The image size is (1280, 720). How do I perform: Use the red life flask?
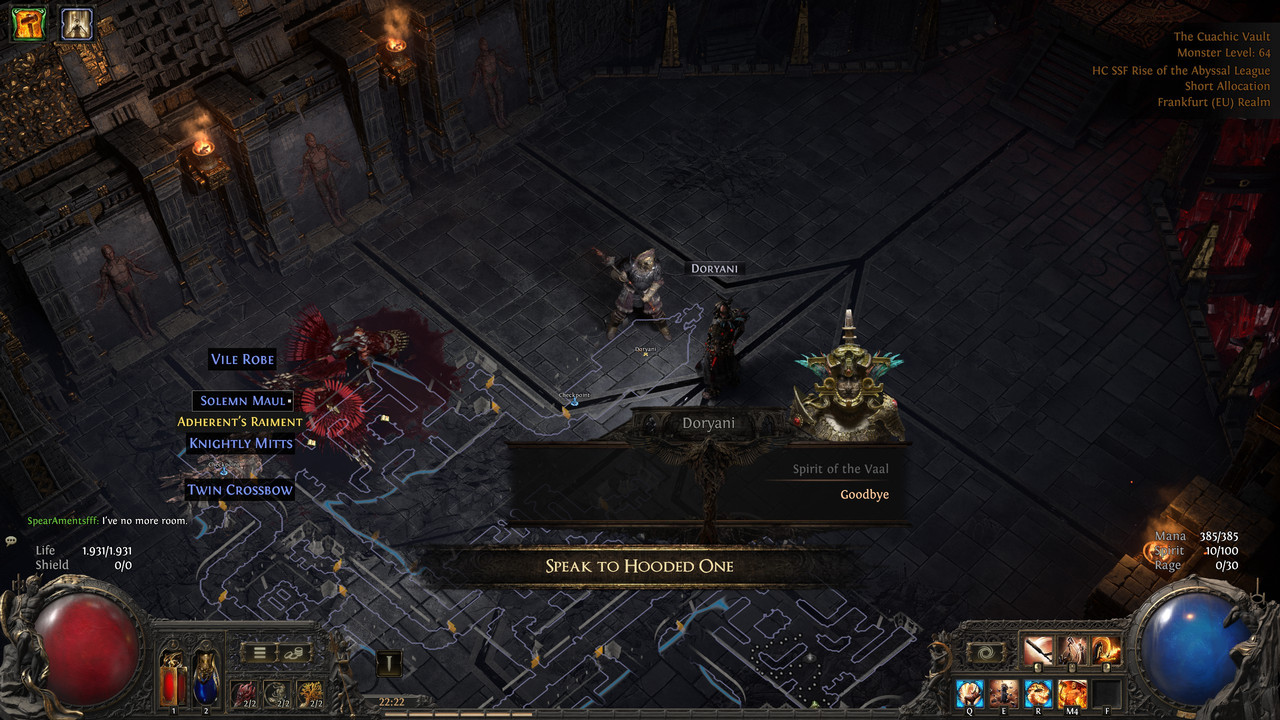click(172, 672)
